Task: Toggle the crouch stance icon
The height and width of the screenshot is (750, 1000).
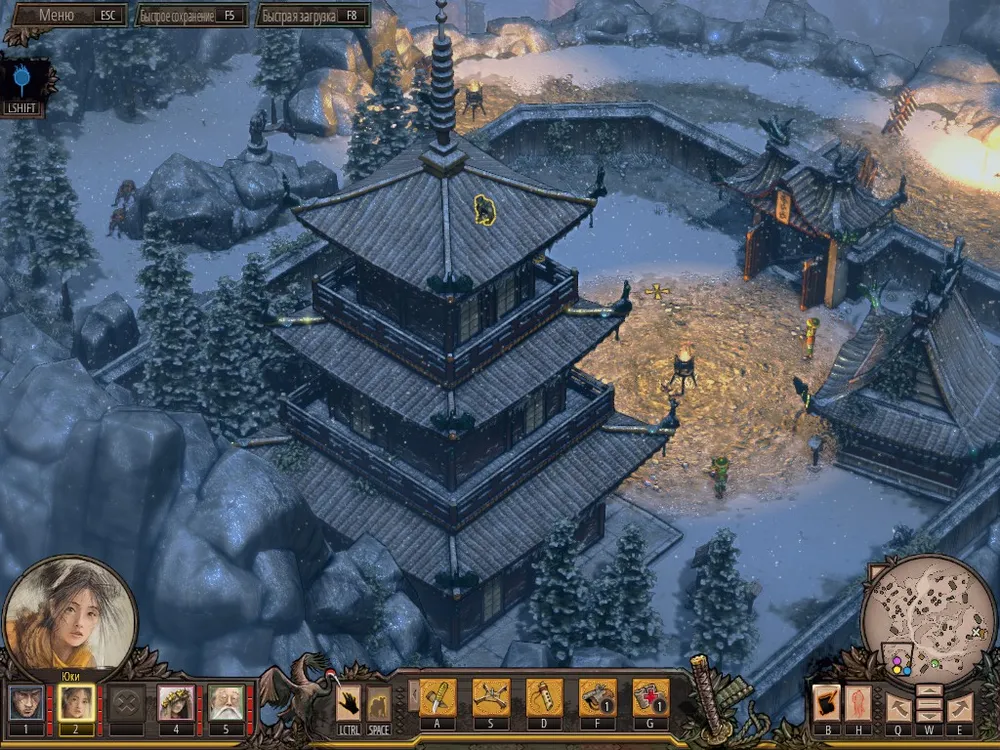Action: click(x=378, y=702)
